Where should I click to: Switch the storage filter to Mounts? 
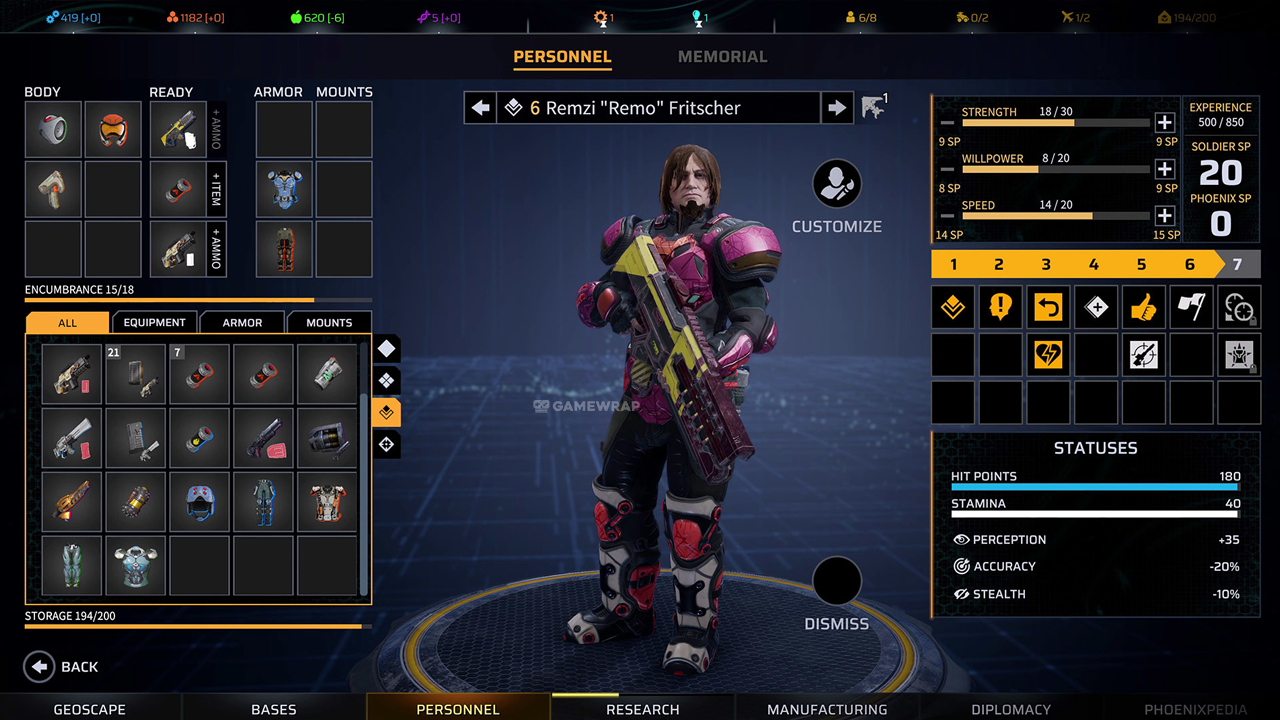point(329,322)
